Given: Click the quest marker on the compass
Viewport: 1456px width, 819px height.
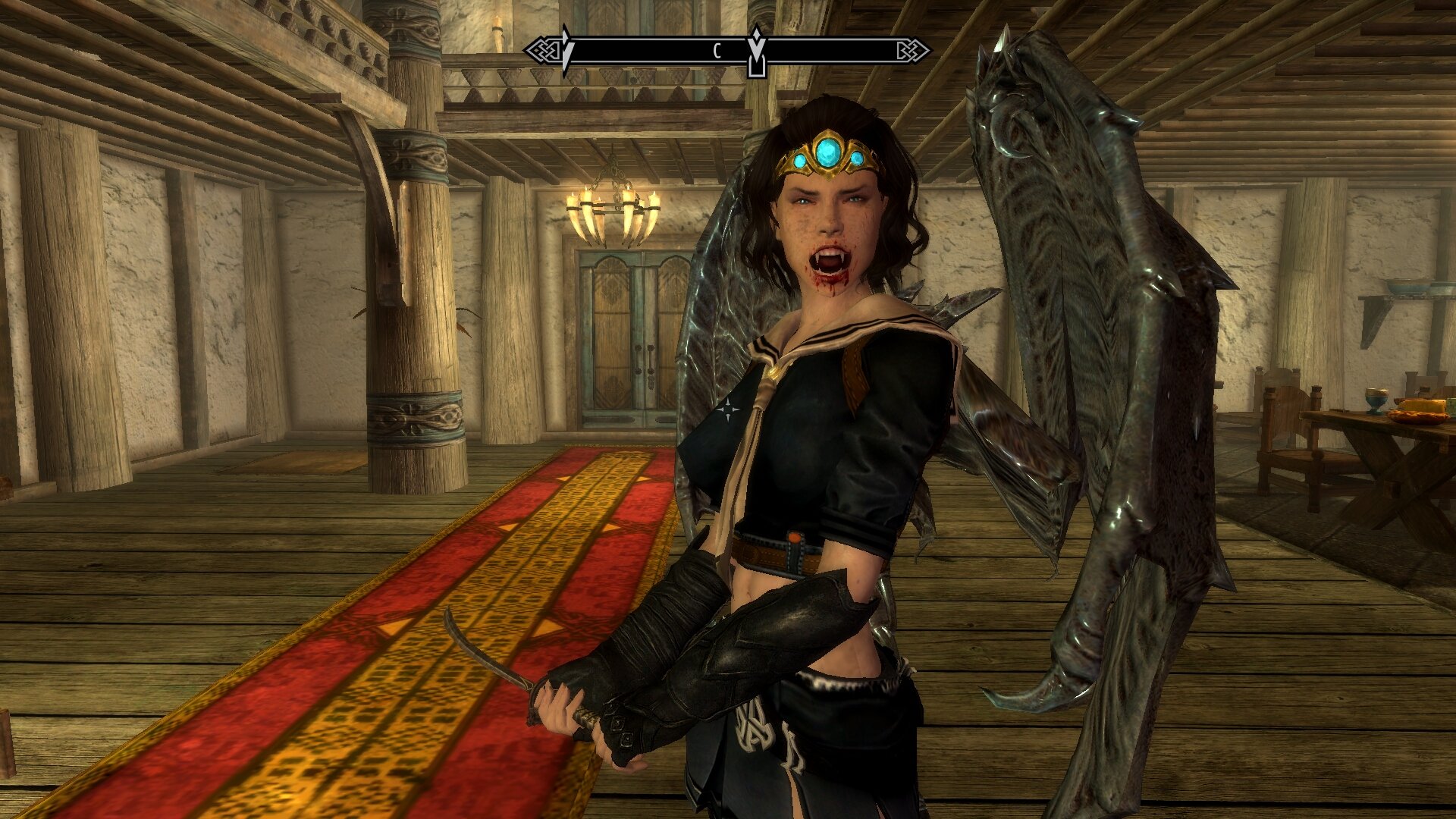Looking at the screenshot, I should (756, 52).
